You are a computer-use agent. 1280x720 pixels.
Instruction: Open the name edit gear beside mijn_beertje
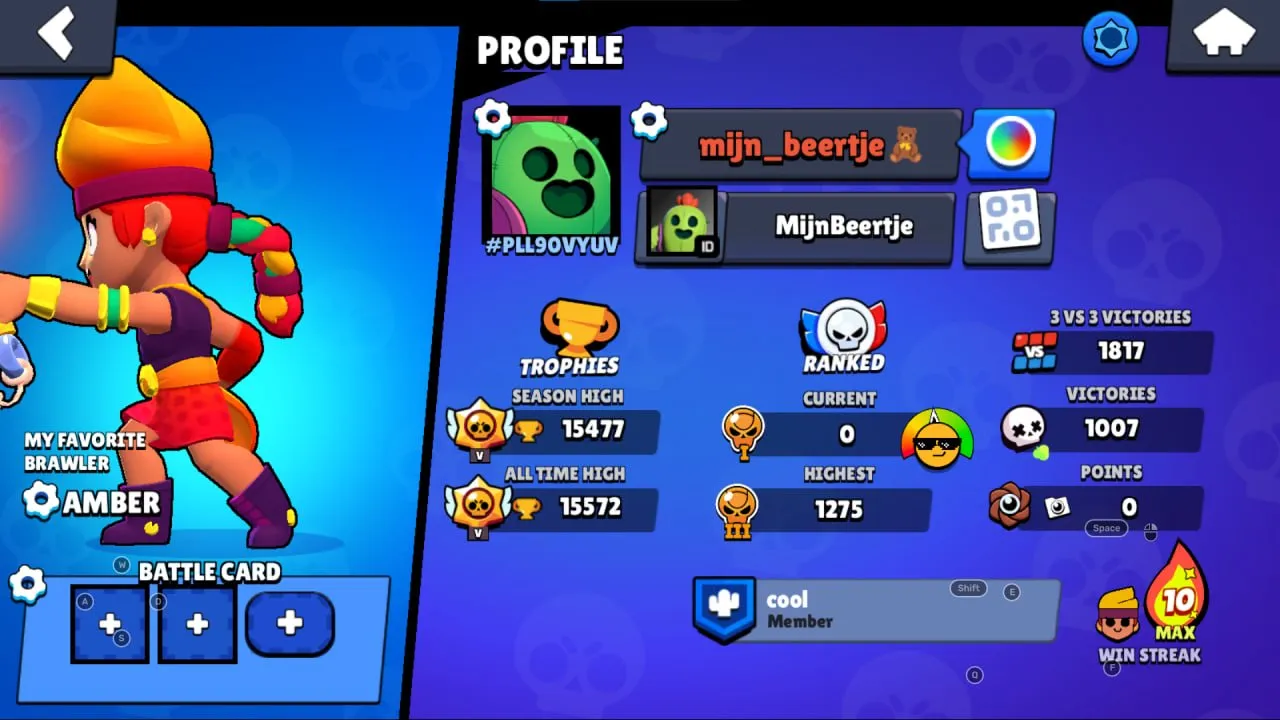(650, 120)
